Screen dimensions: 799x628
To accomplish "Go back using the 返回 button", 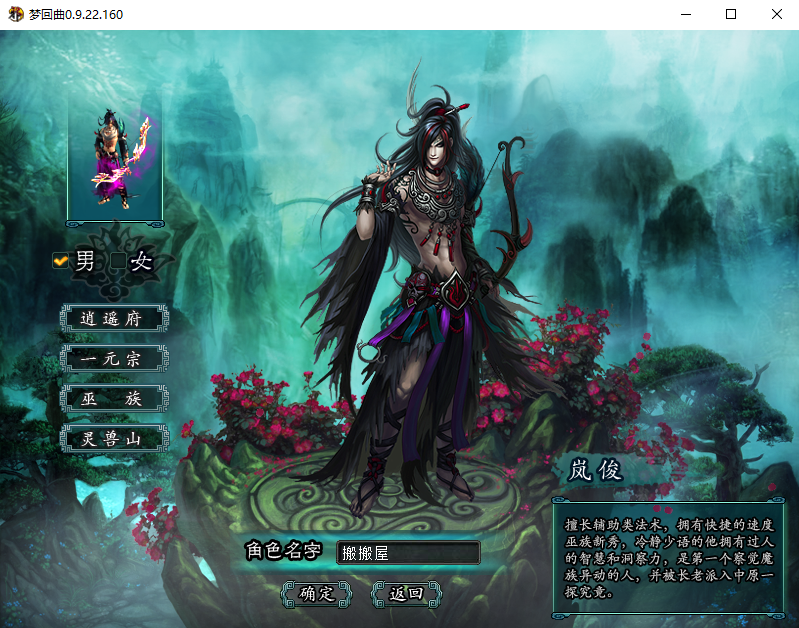I will pyautogui.click(x=406, y=593).
